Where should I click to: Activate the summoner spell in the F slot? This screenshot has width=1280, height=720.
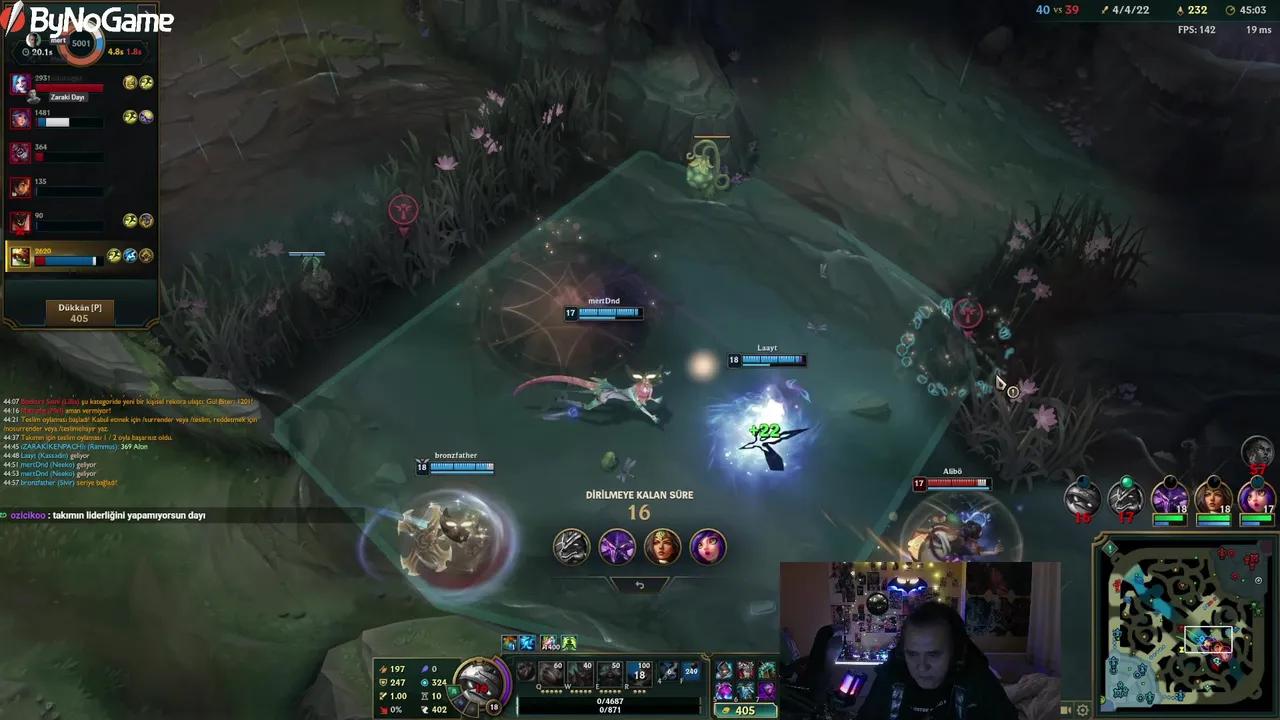tap(693, 672)
